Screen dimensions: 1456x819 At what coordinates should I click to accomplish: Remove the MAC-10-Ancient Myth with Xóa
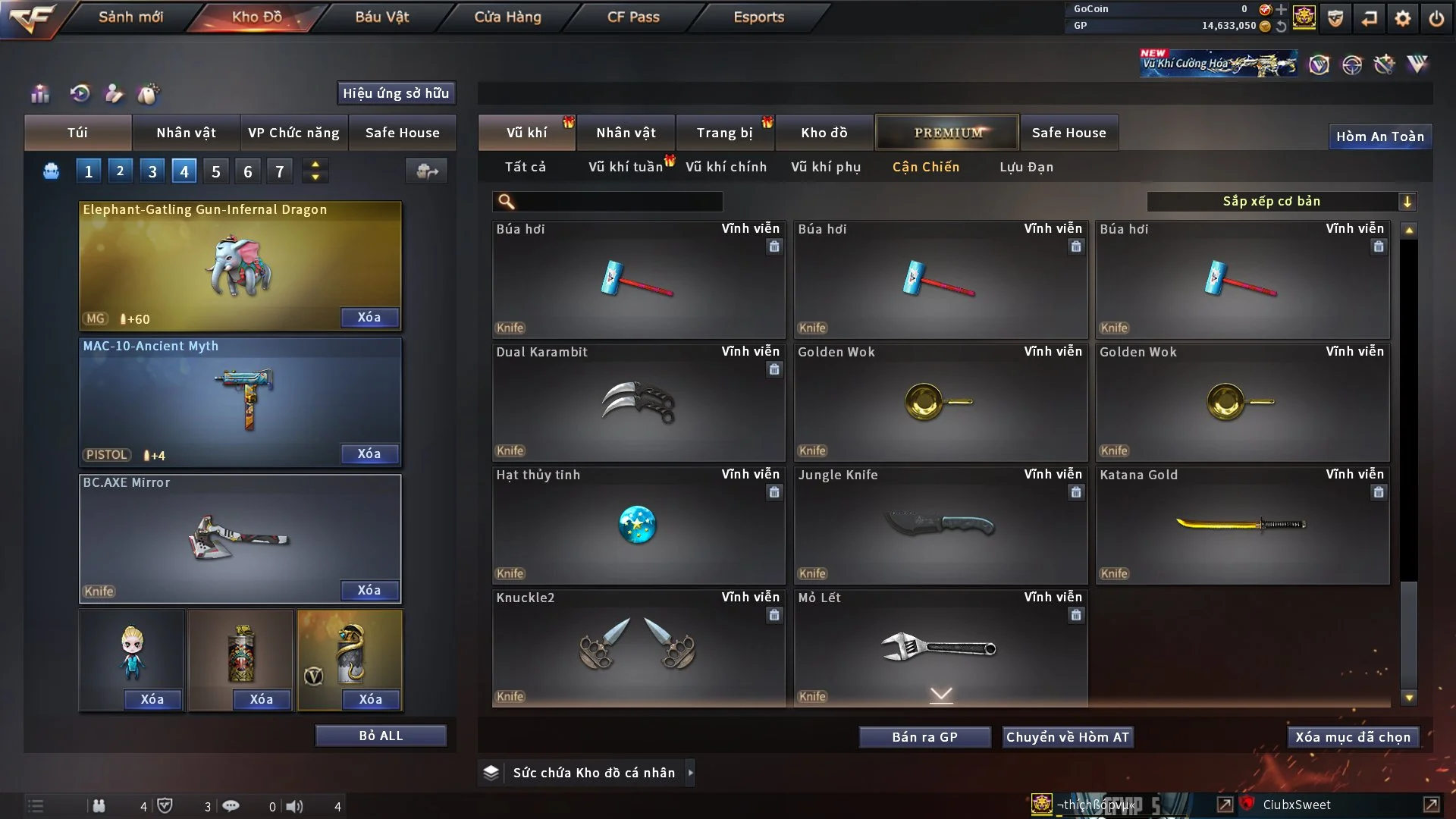[x=369, y=453]
